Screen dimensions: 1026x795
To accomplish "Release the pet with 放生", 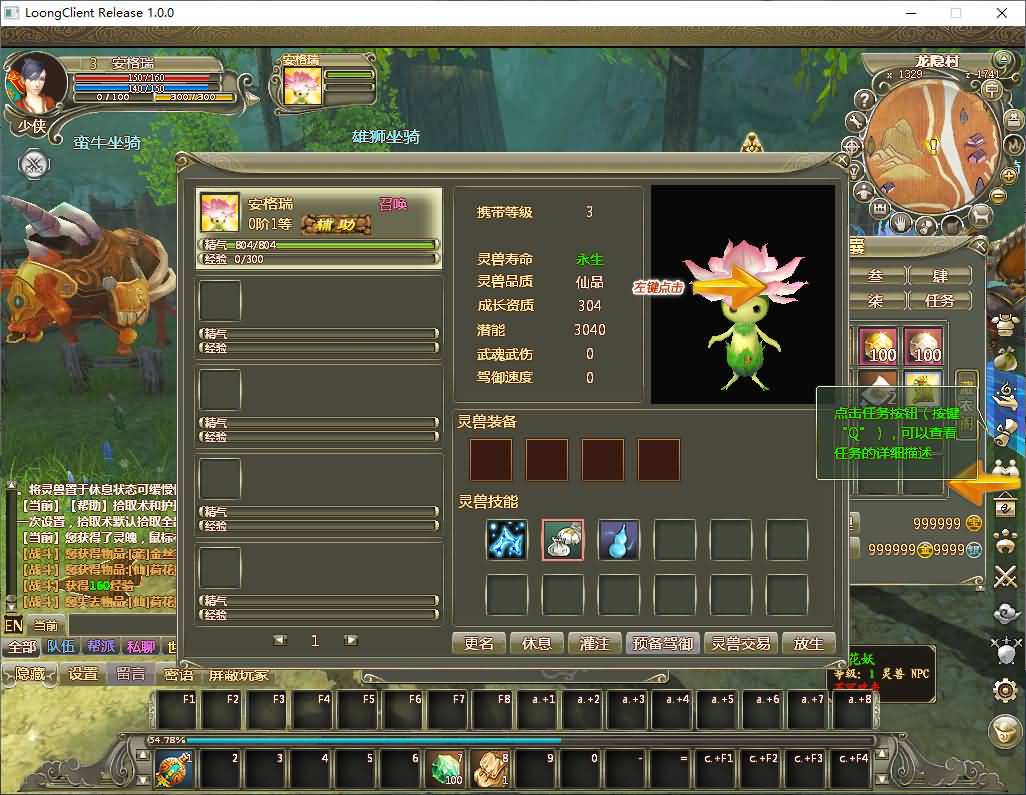I will (x=808, y=643).
